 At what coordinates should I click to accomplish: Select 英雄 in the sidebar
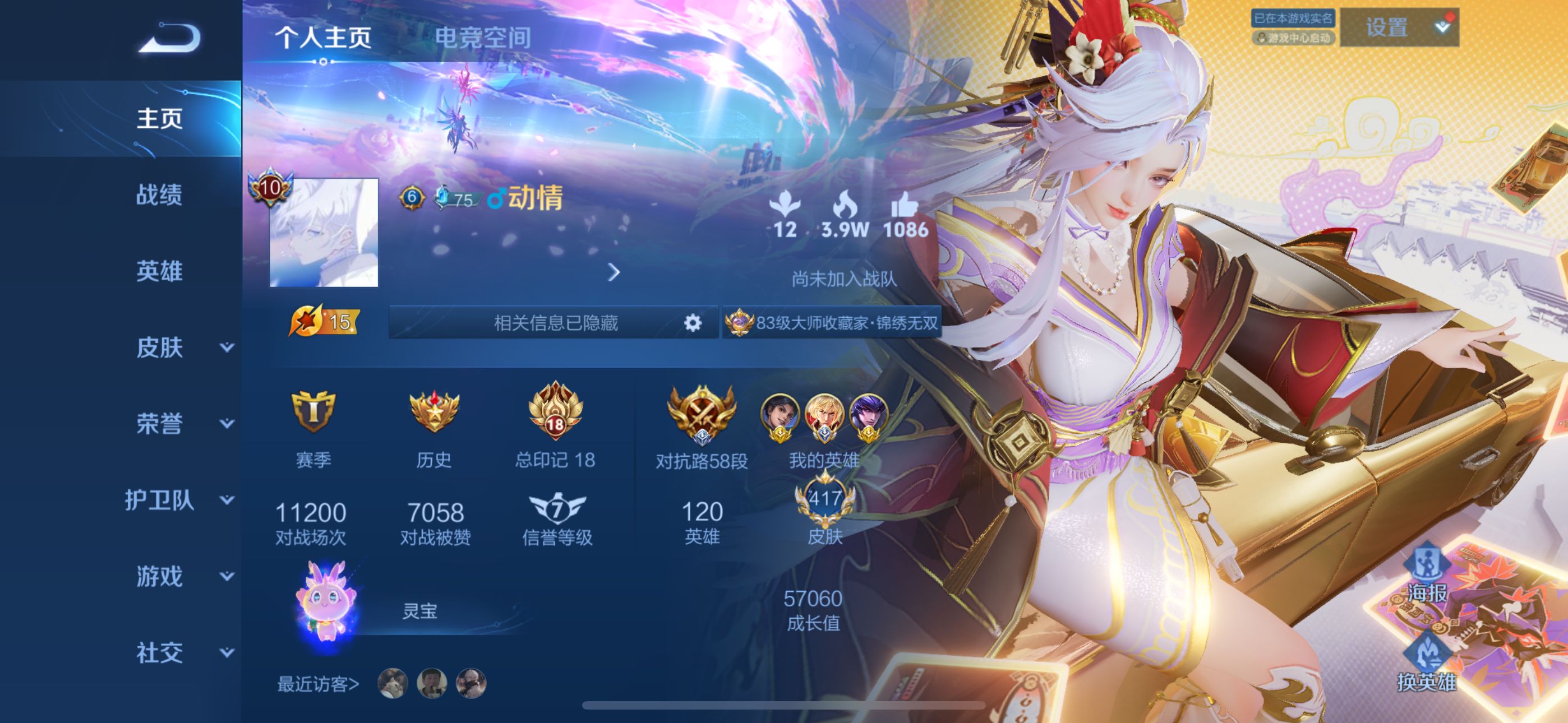pyautogui.click(x=159, y=271)
